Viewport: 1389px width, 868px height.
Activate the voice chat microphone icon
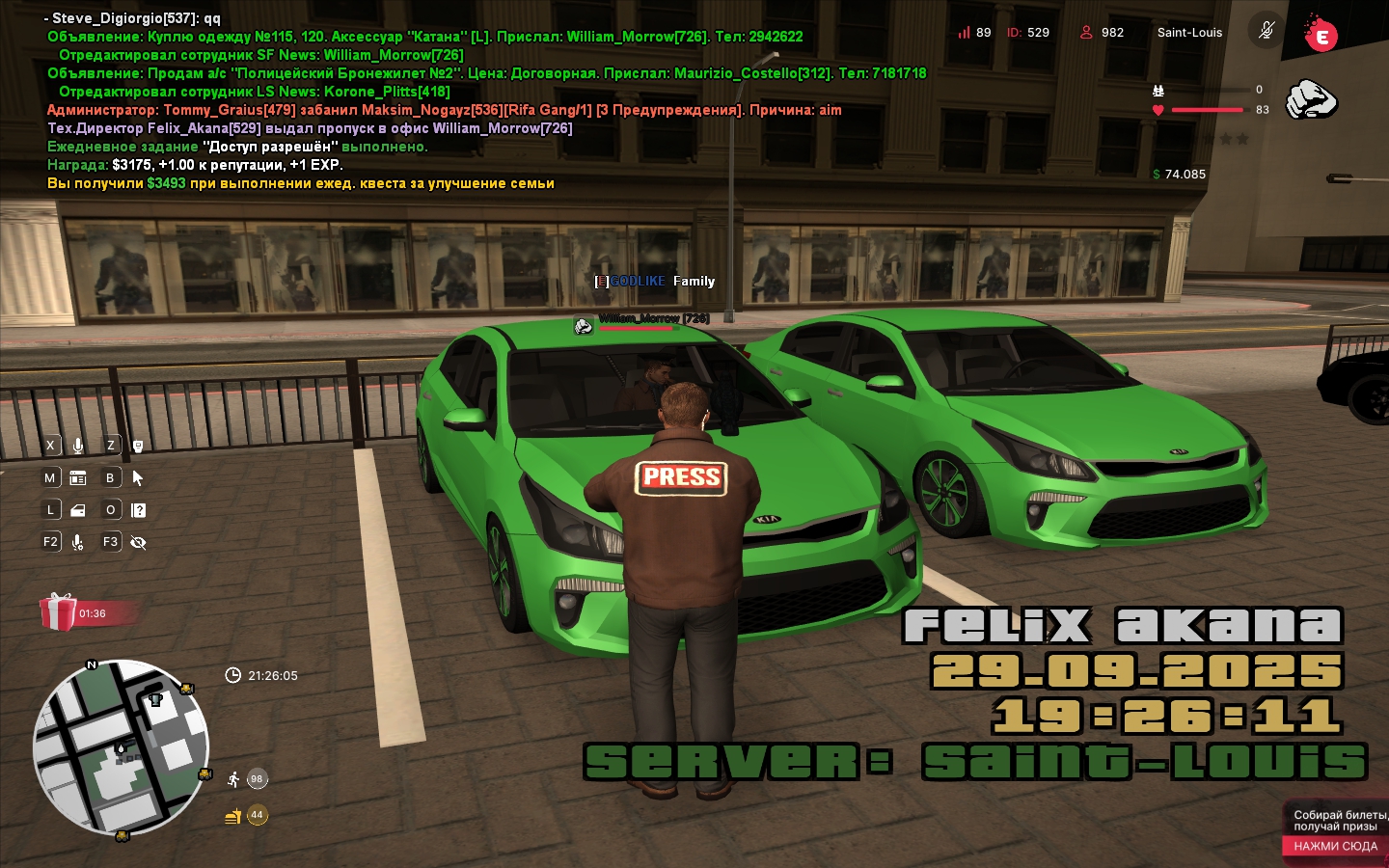78,446
